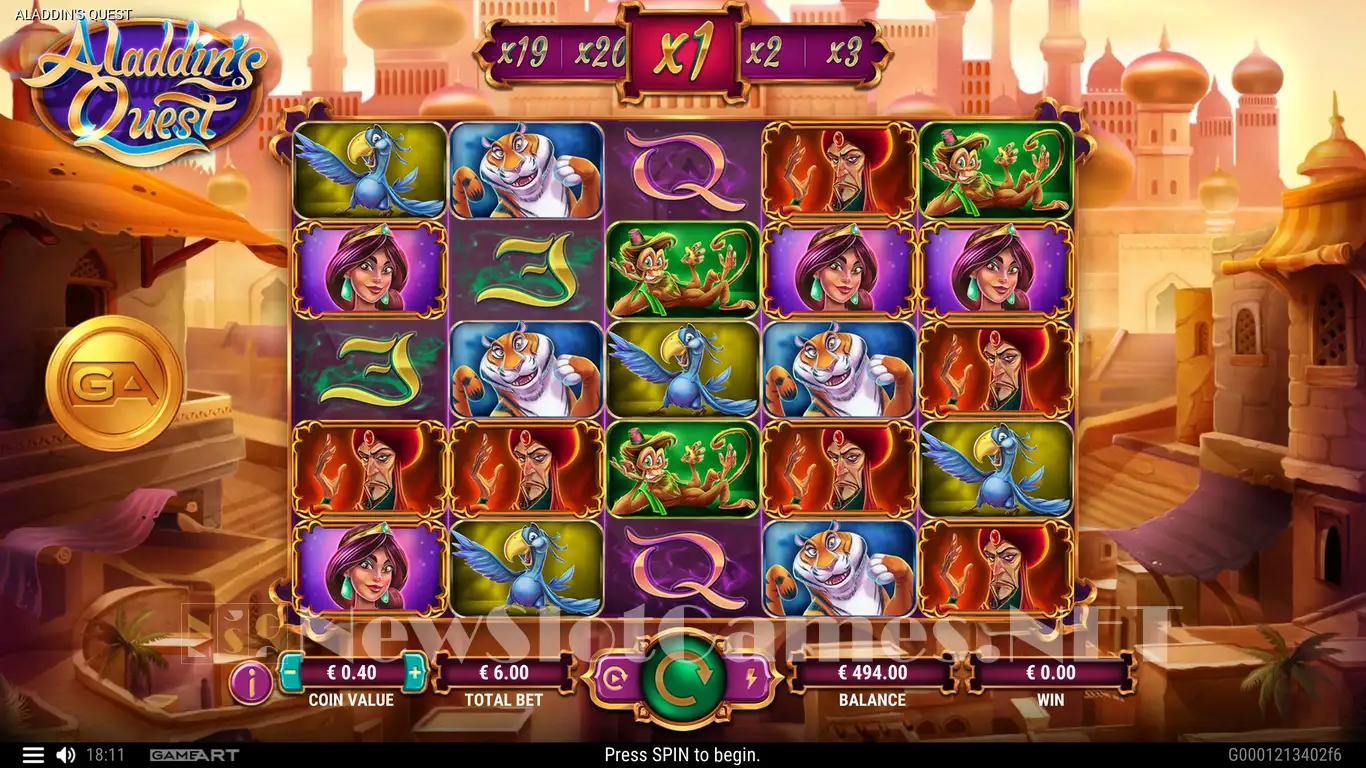Viewport: 1366px width, 768px height.
Task: Mute the game sound
Action: click(x=65, y=755)
